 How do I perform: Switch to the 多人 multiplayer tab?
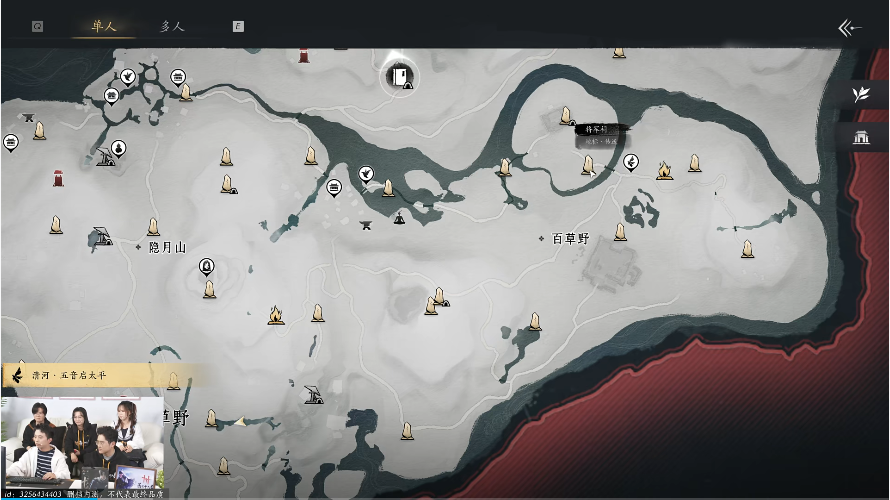click(x=172, y=26)
